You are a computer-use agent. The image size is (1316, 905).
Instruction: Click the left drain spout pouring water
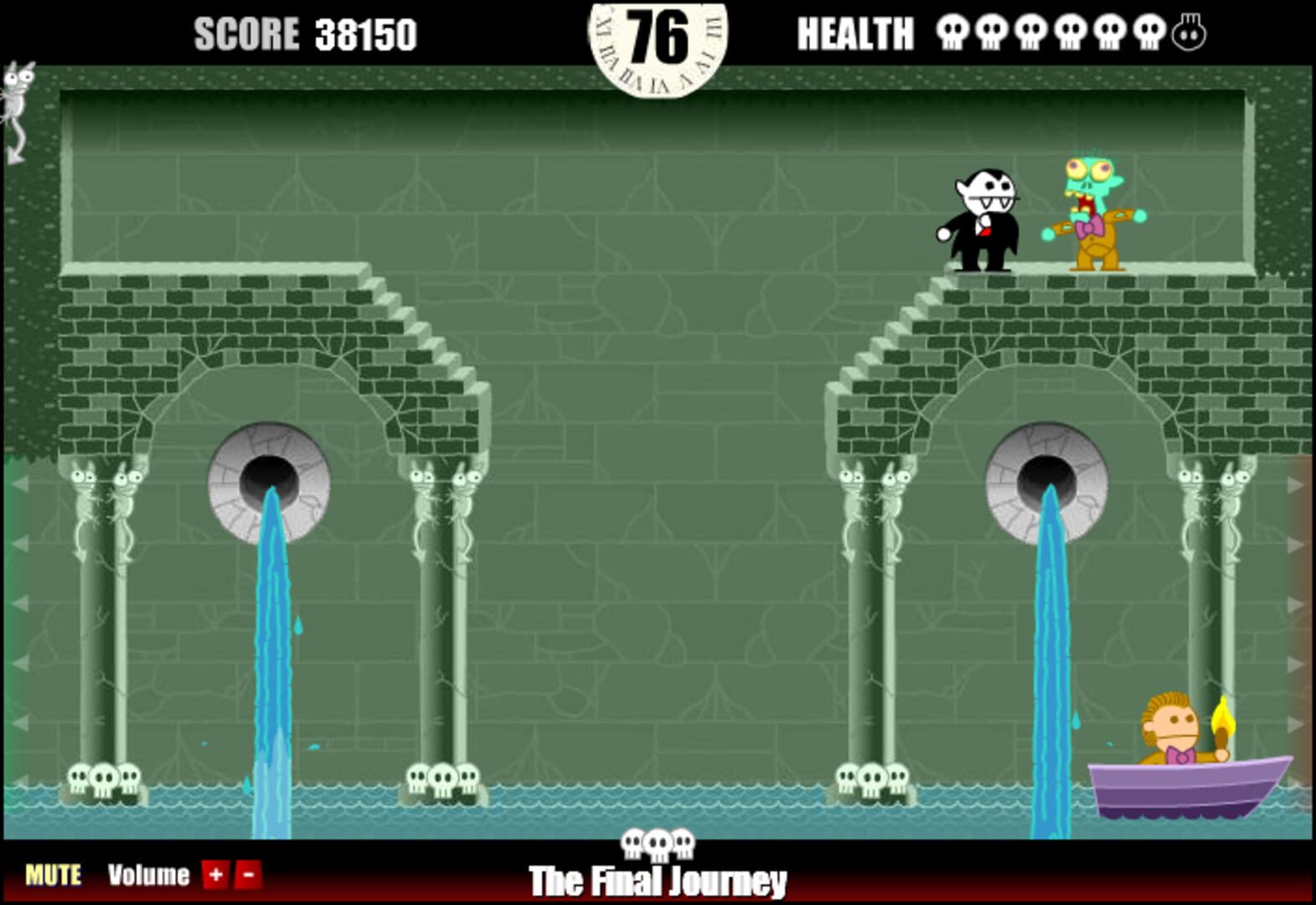click(268, 478)
